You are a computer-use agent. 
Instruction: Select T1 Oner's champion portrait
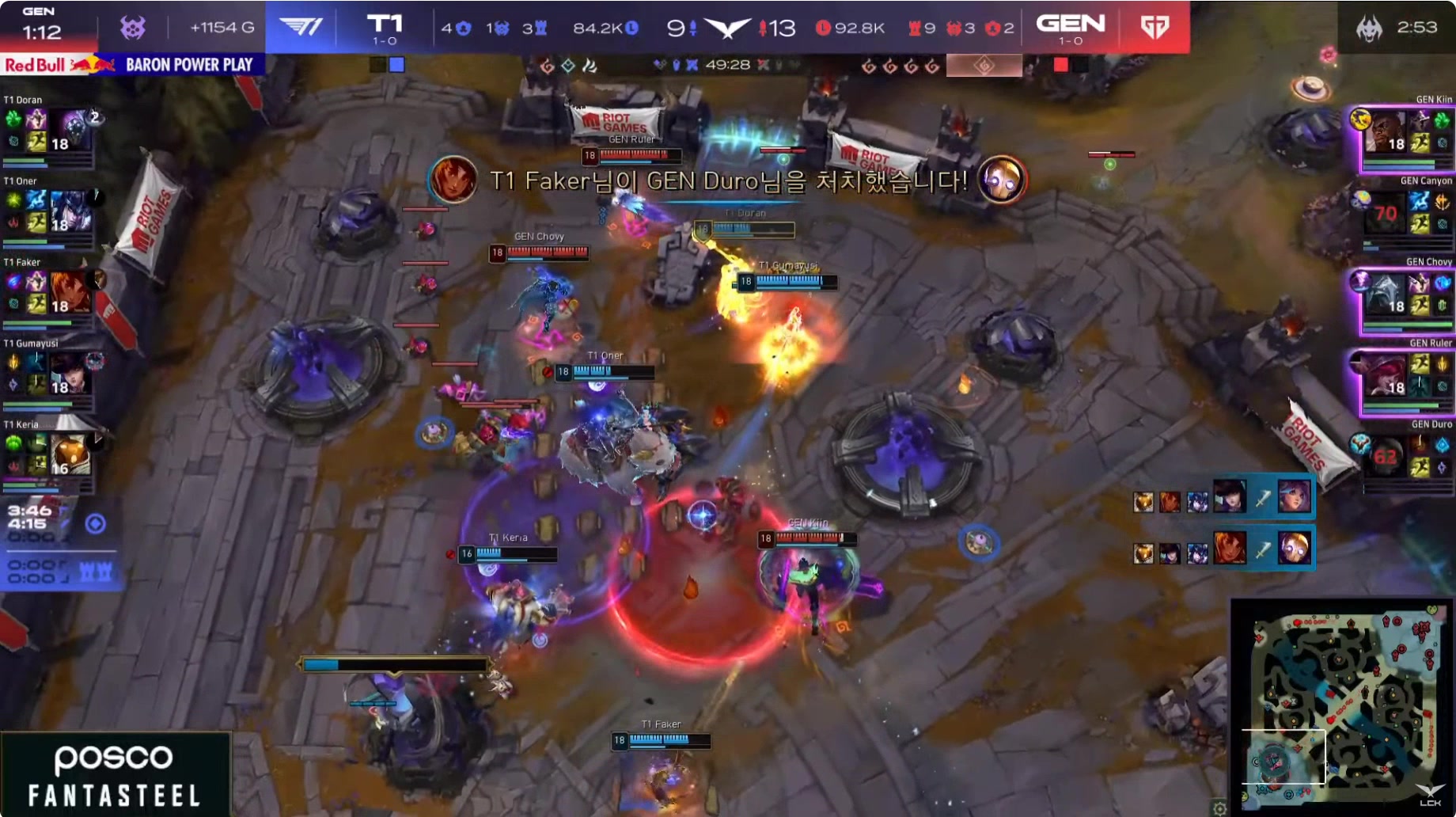(71, 211)
